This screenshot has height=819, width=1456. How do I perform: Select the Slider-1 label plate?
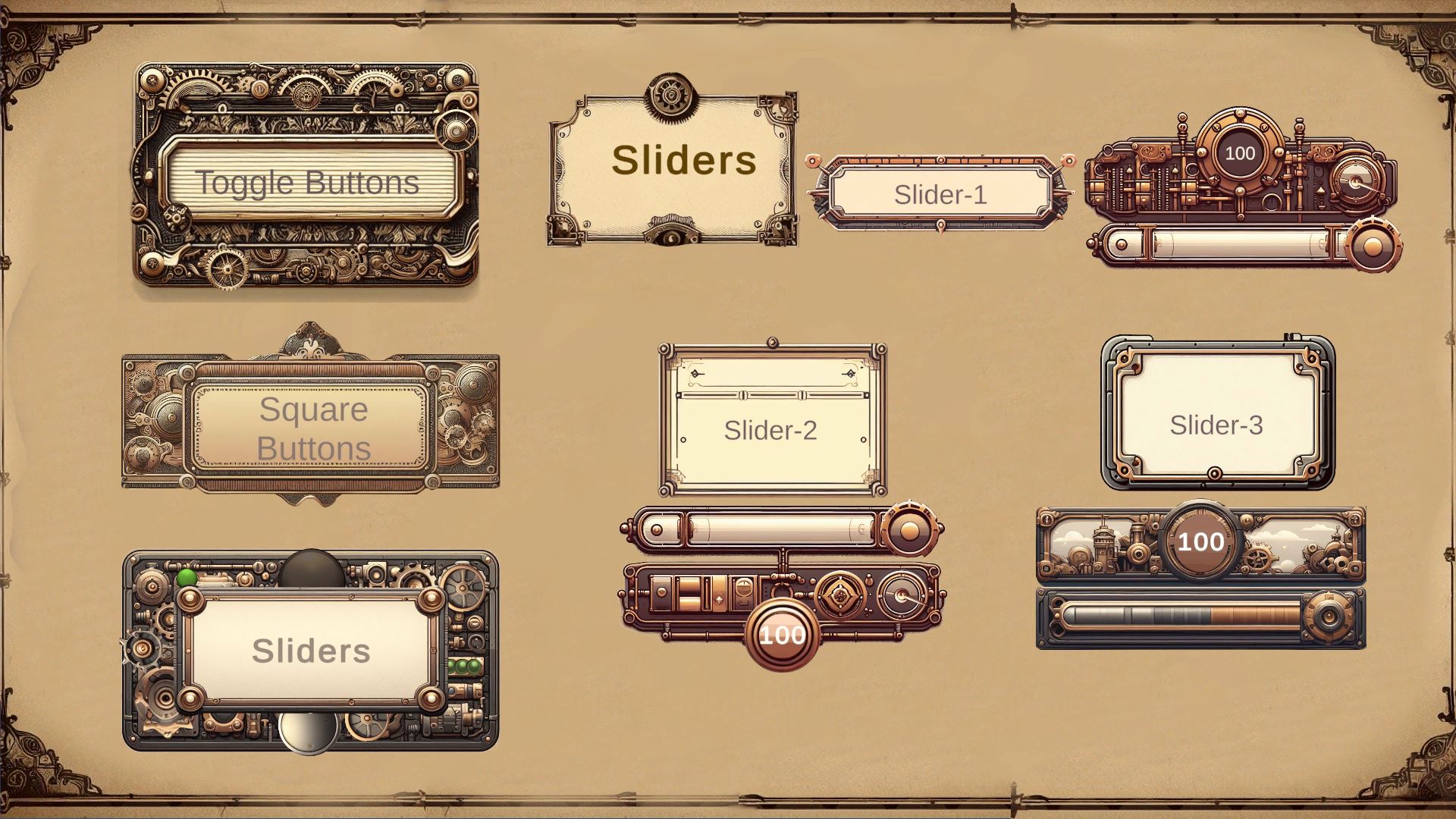pyautogui.click(x=940, y=194)
